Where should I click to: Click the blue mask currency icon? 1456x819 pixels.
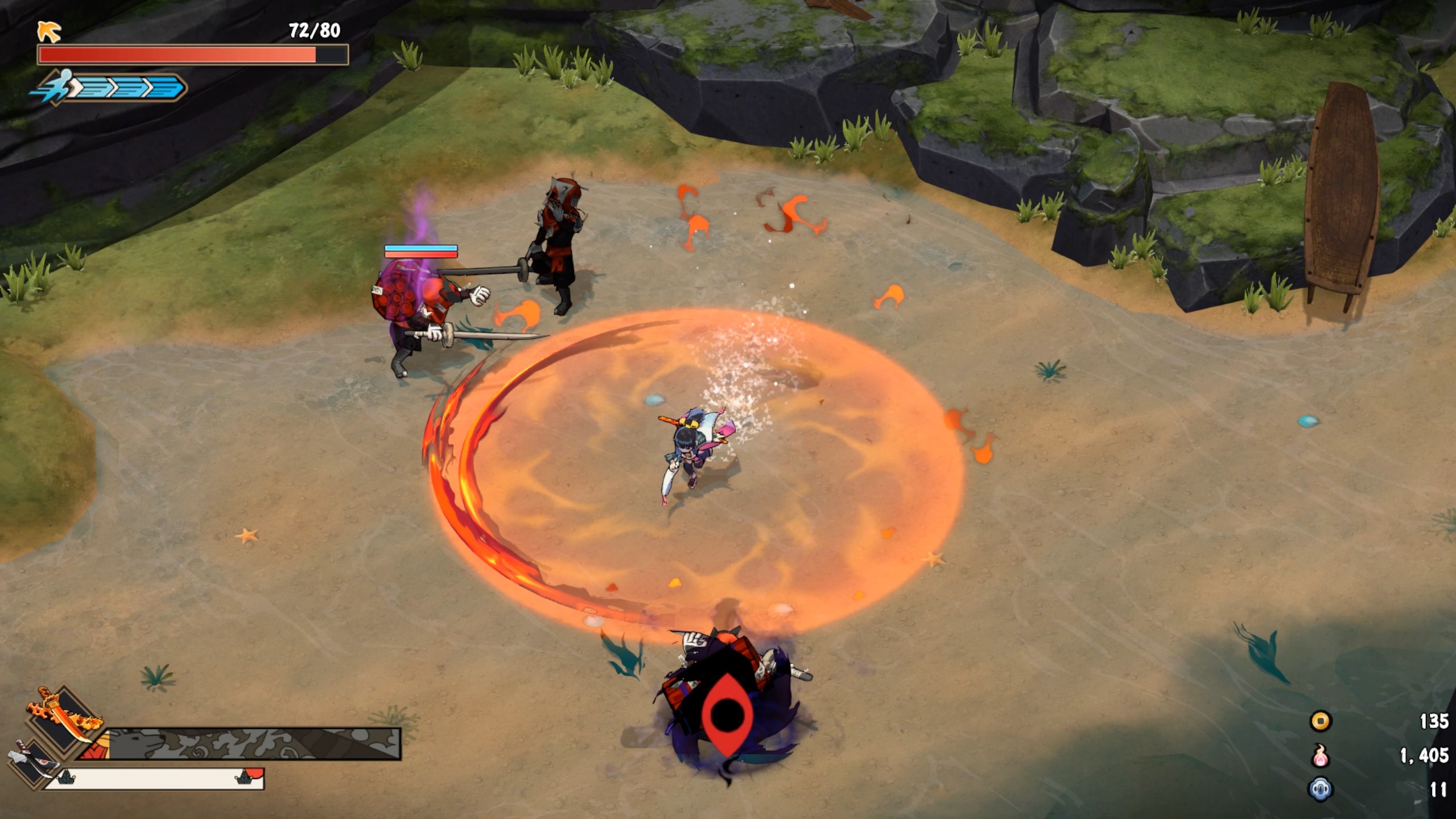click(1321, 789)
